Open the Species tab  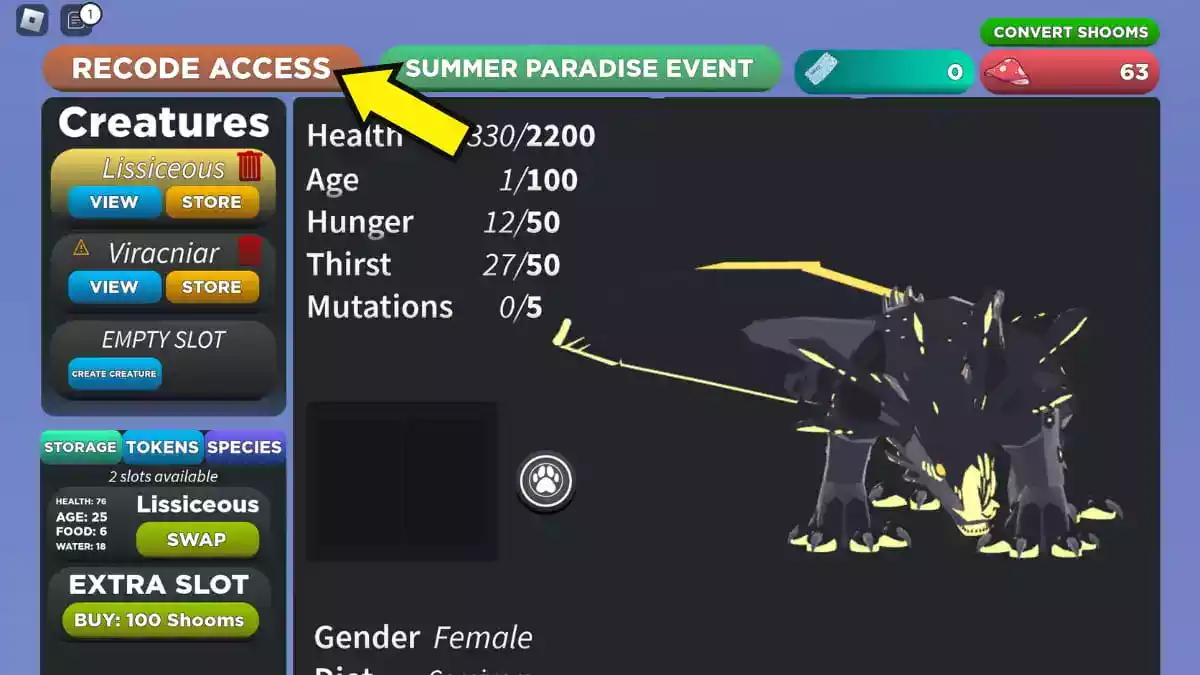(244, 447)
